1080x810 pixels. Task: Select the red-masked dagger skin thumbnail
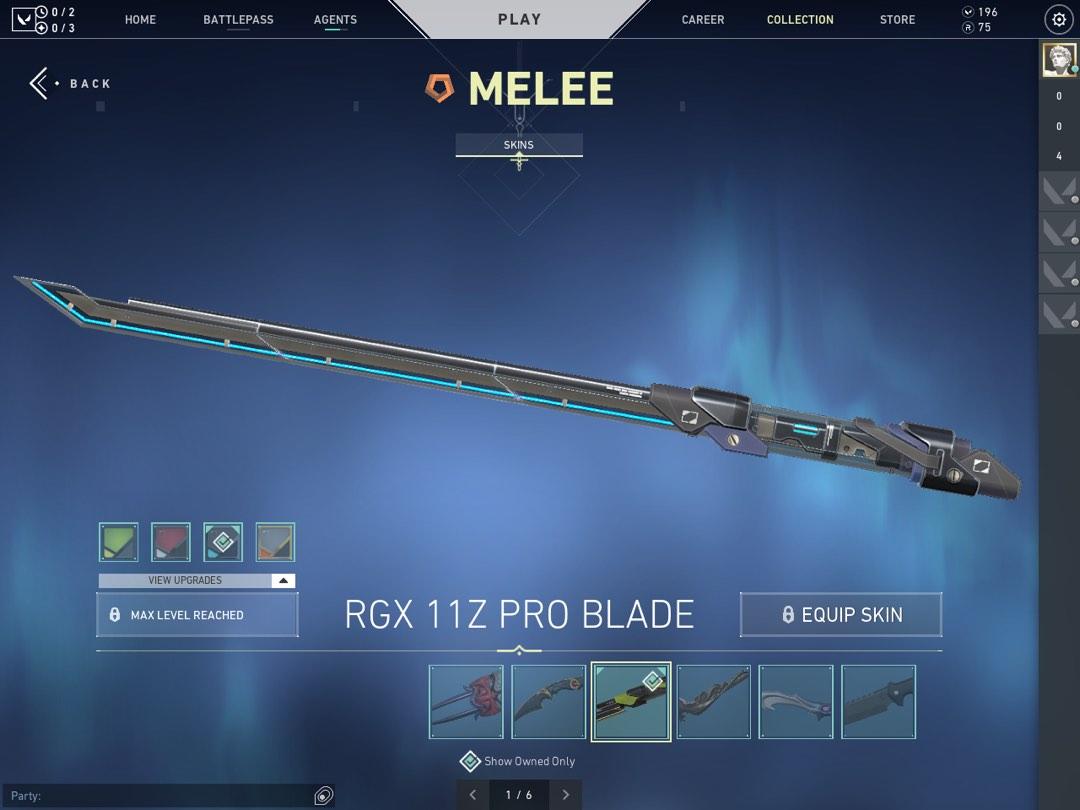pos(466,702)
